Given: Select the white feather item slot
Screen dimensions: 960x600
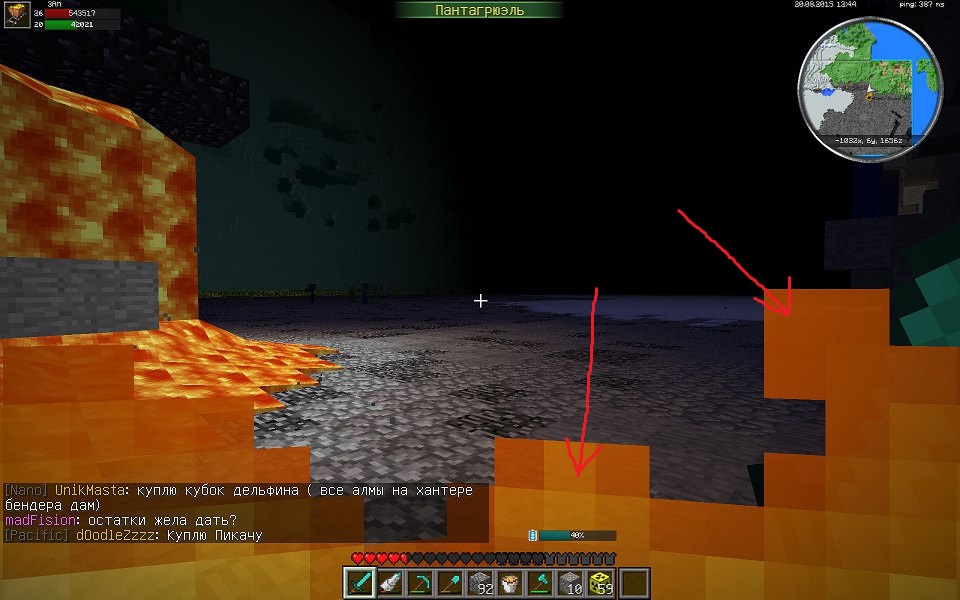Looking at the screenshot, I should pyautogui.click(x=388, y=582).
